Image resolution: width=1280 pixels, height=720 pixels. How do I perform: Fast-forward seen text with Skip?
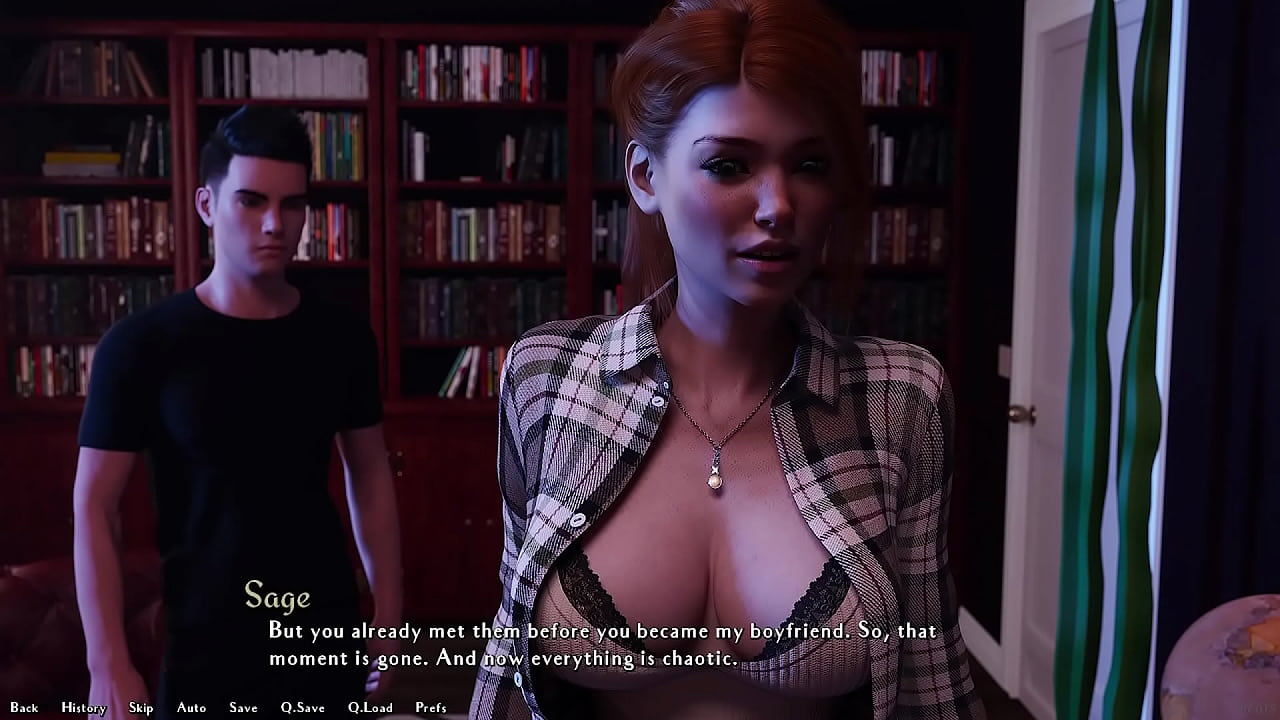(x=141, y=707)
